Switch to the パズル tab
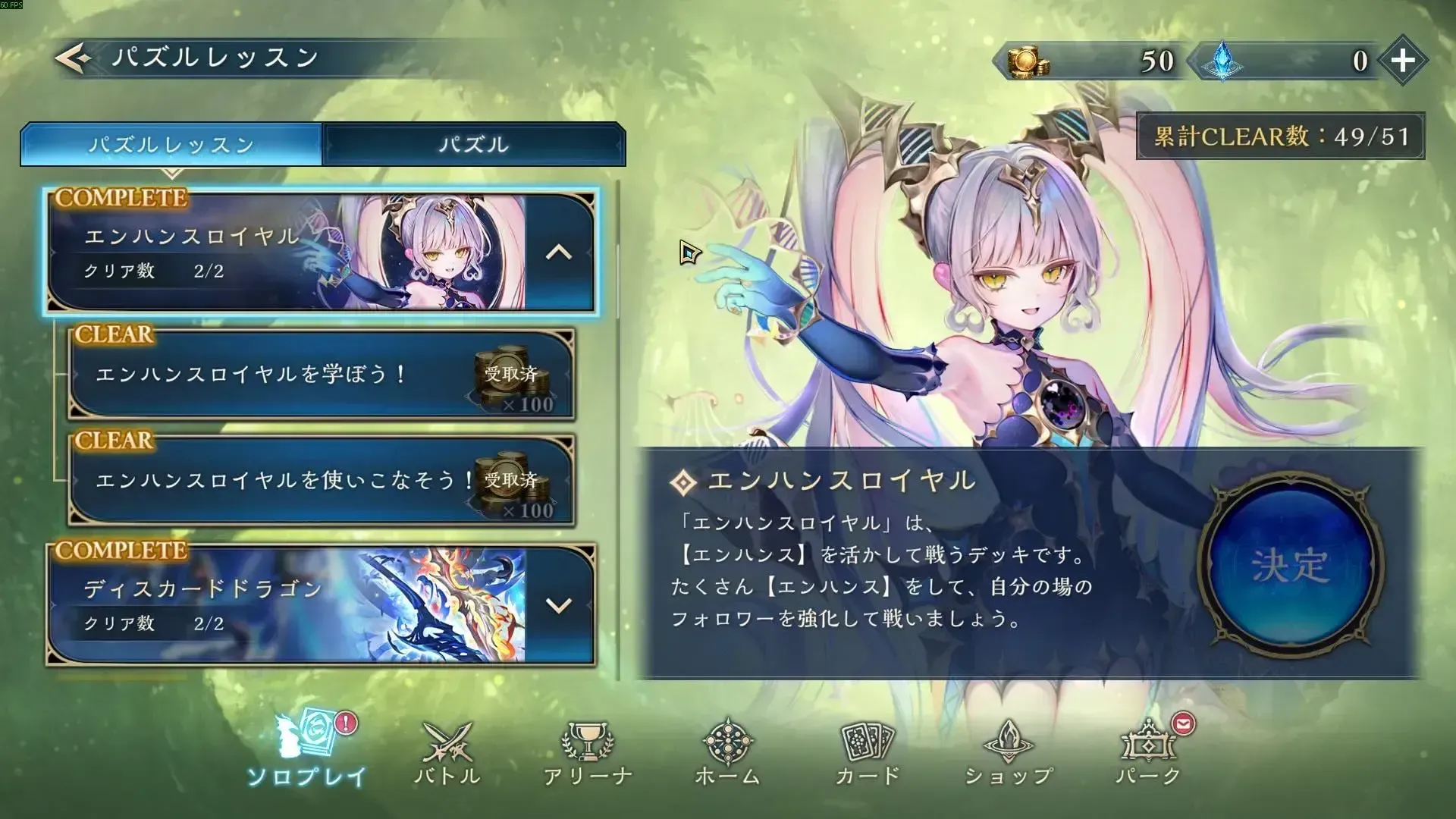The width and height of the screenshot is (1456, 819). click(474, 144)
